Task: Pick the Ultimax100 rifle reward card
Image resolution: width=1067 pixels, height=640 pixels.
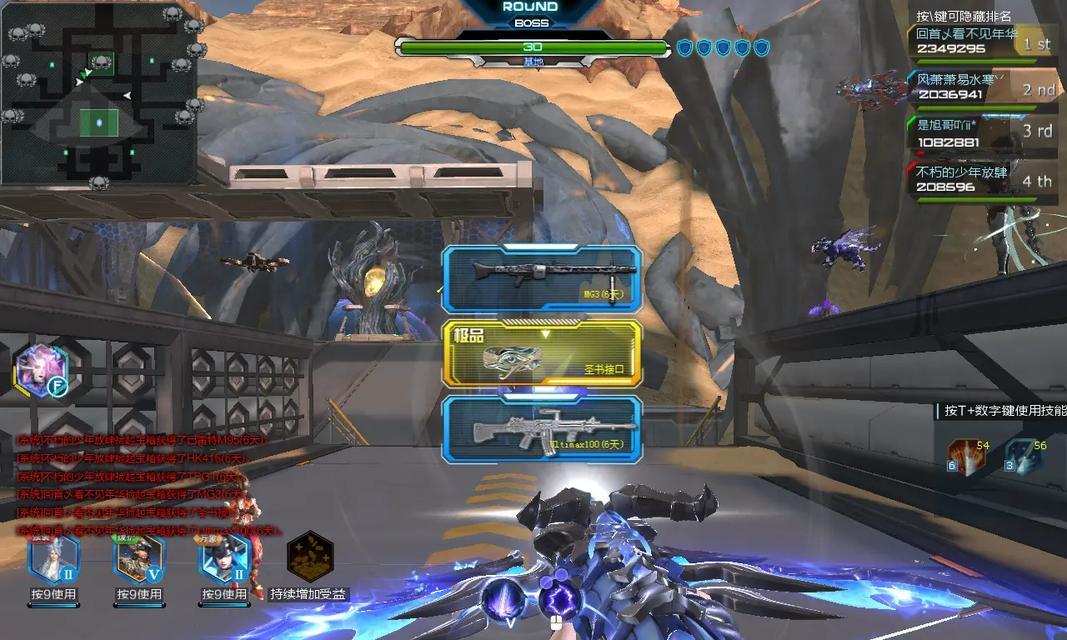Action: (x=541, y=429)
